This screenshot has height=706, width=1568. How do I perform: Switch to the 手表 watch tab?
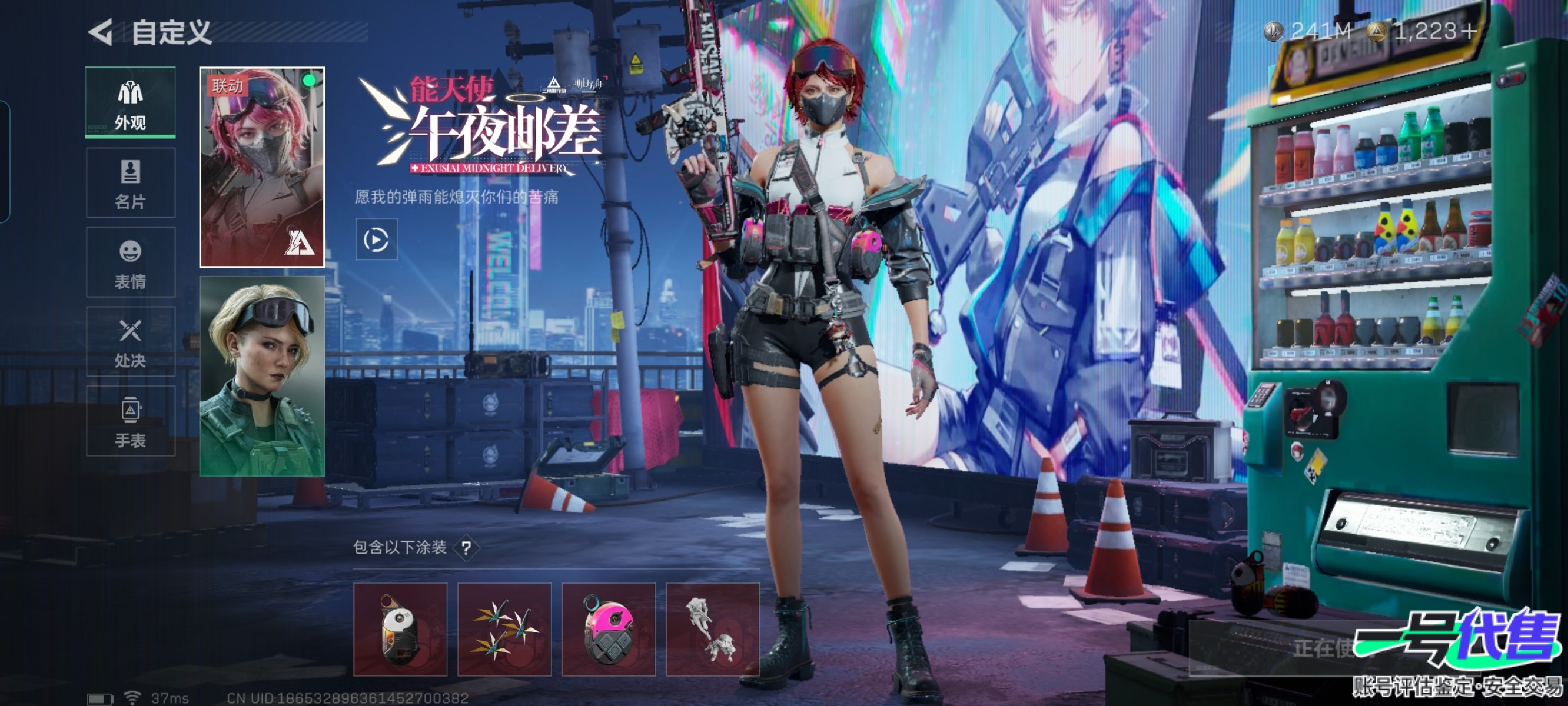click(130, 421)
